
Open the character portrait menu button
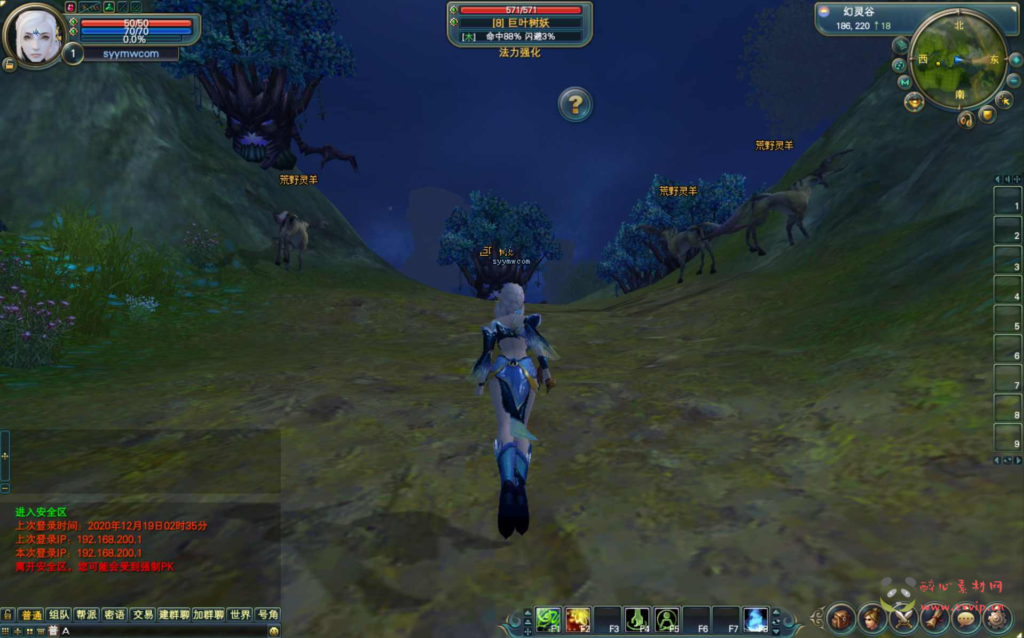(x=872, y=618)
